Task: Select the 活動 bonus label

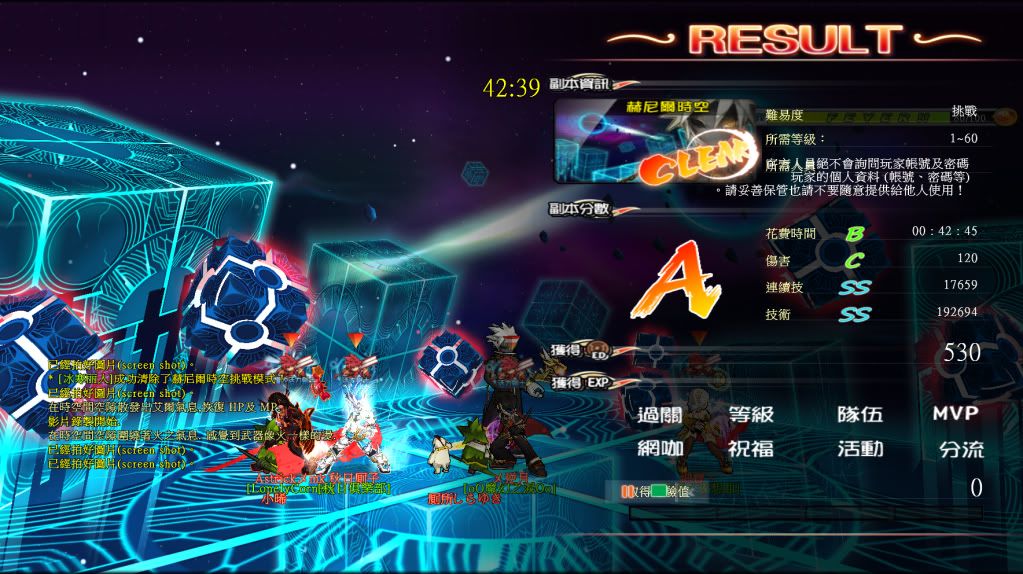Action: coord(860,449)
